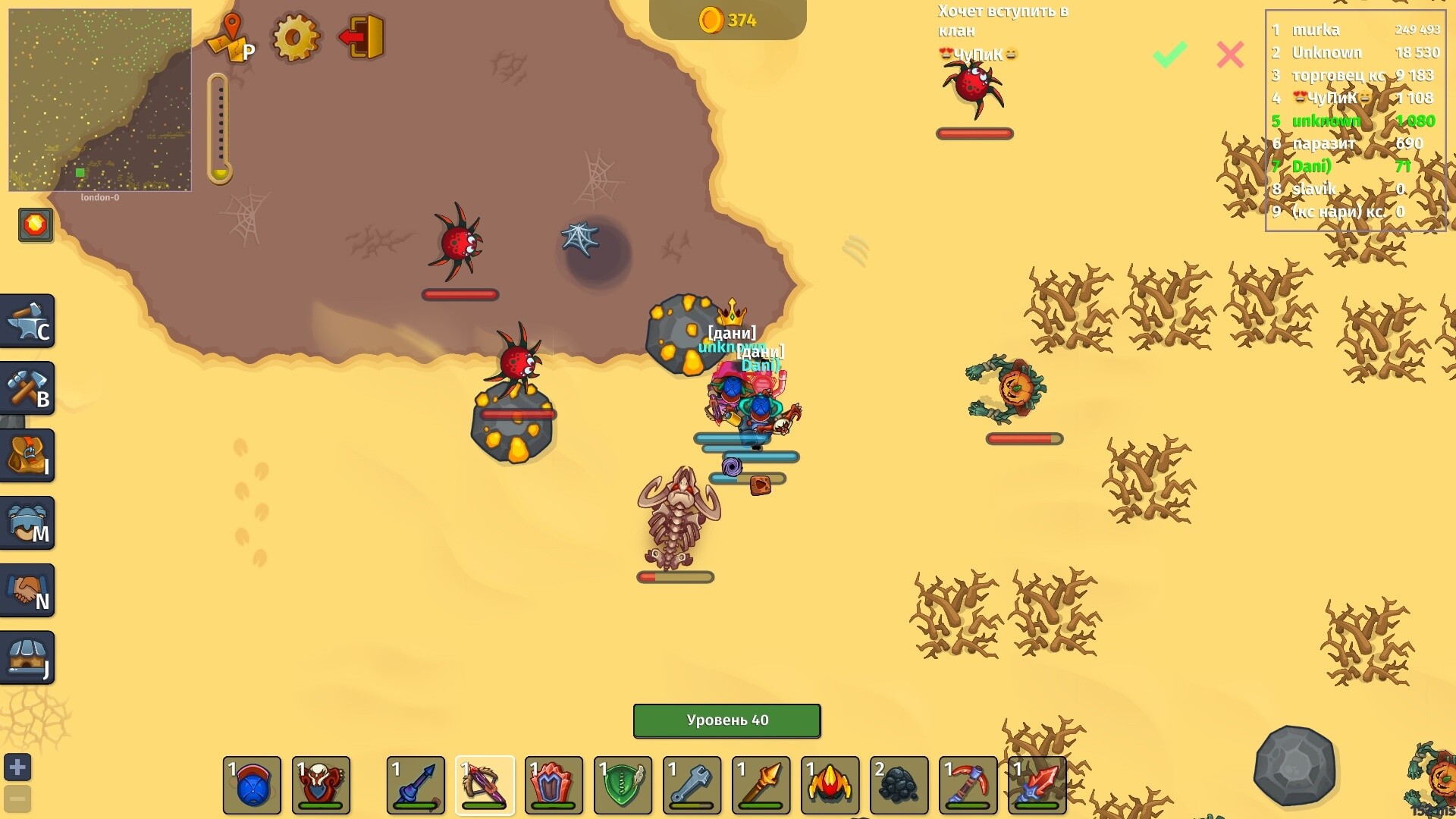Open the Crafting anvil panel (C)
Image resolution: width=1456 pixels, height=819 pixels.
click(x=27, y=320)
